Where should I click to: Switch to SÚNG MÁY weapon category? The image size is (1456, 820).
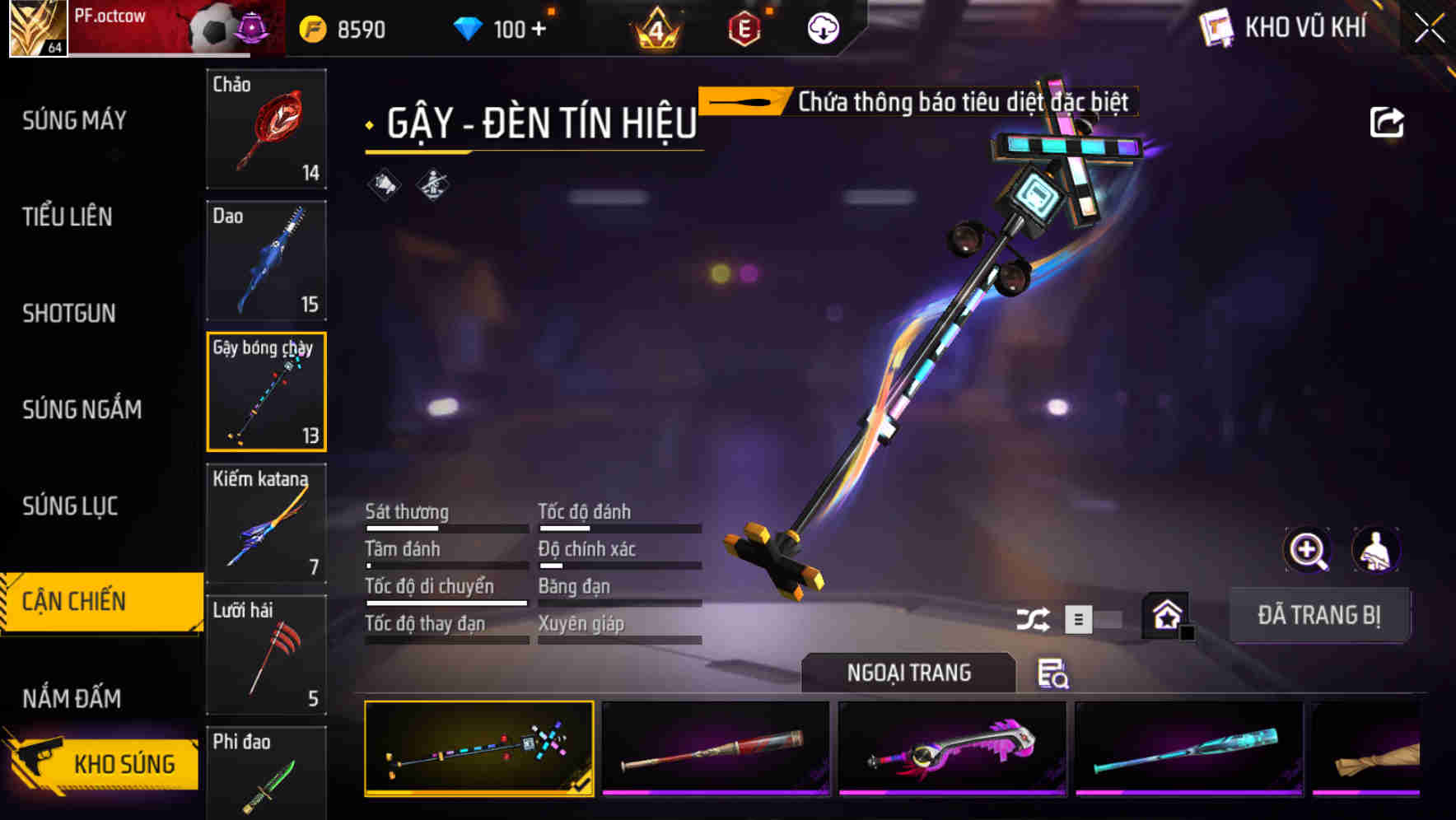tap(74, 120)
